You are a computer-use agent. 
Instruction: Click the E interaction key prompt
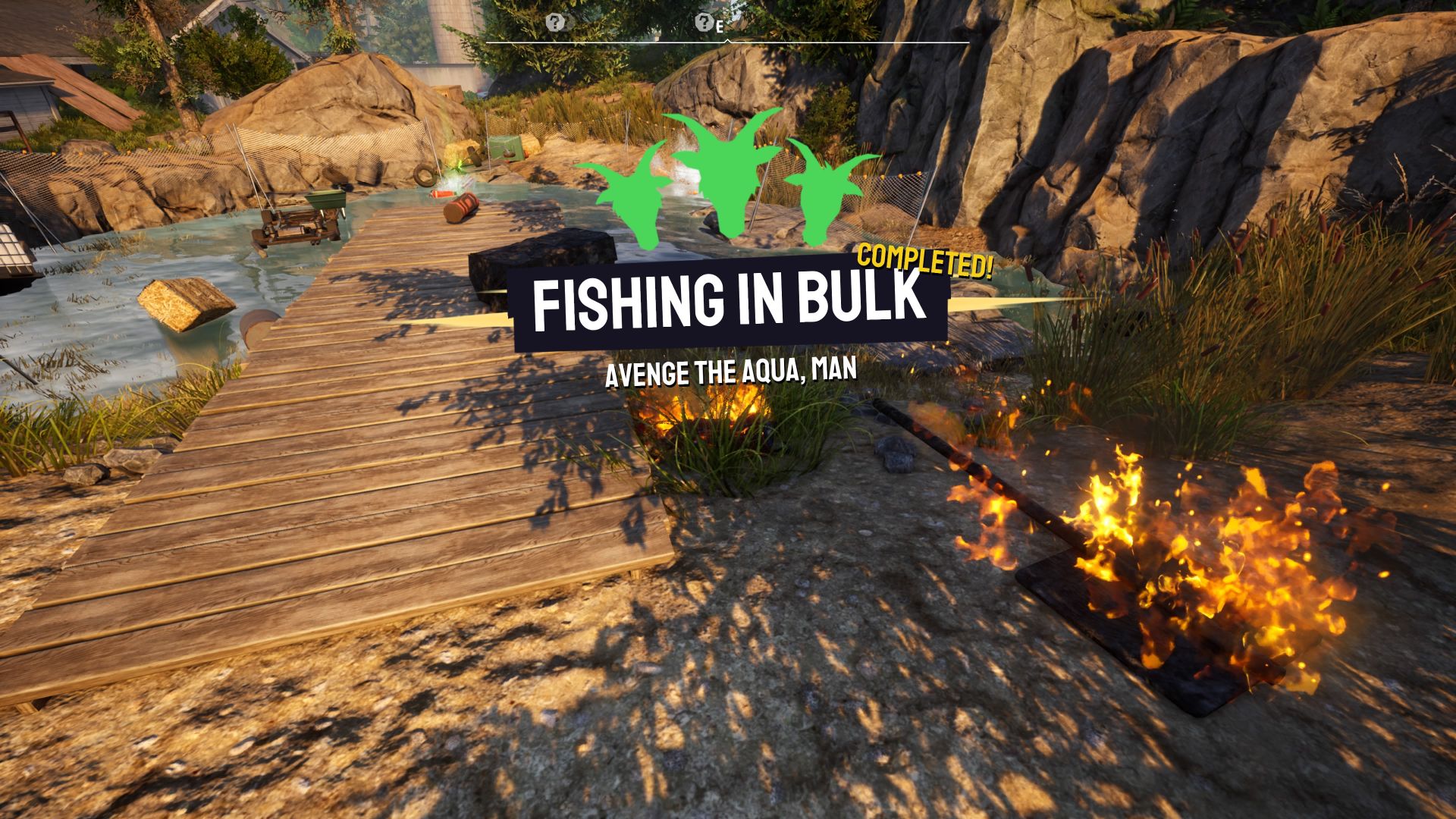click(x=719, y=25)
